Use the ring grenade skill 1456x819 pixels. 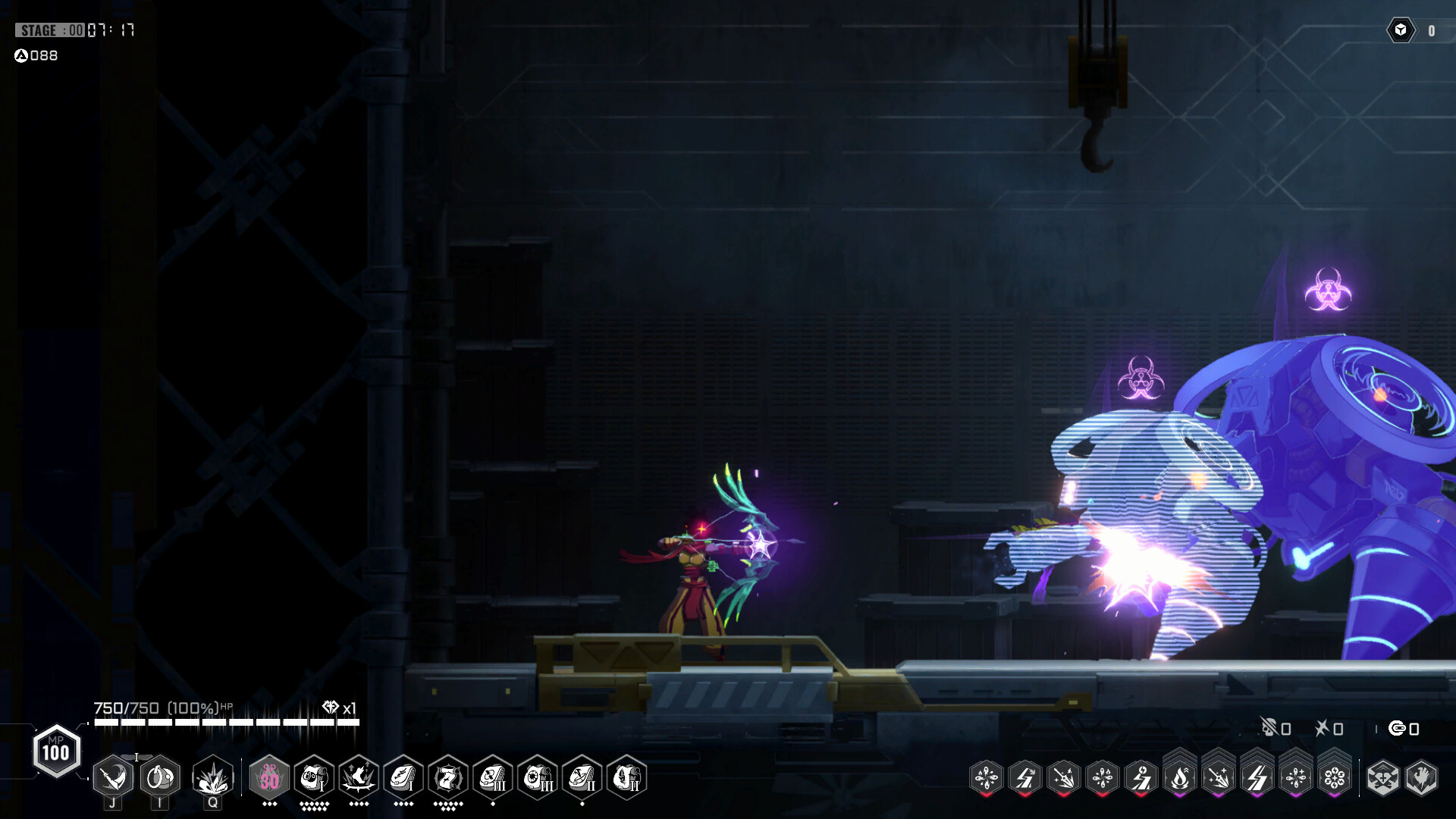[160, 777]
